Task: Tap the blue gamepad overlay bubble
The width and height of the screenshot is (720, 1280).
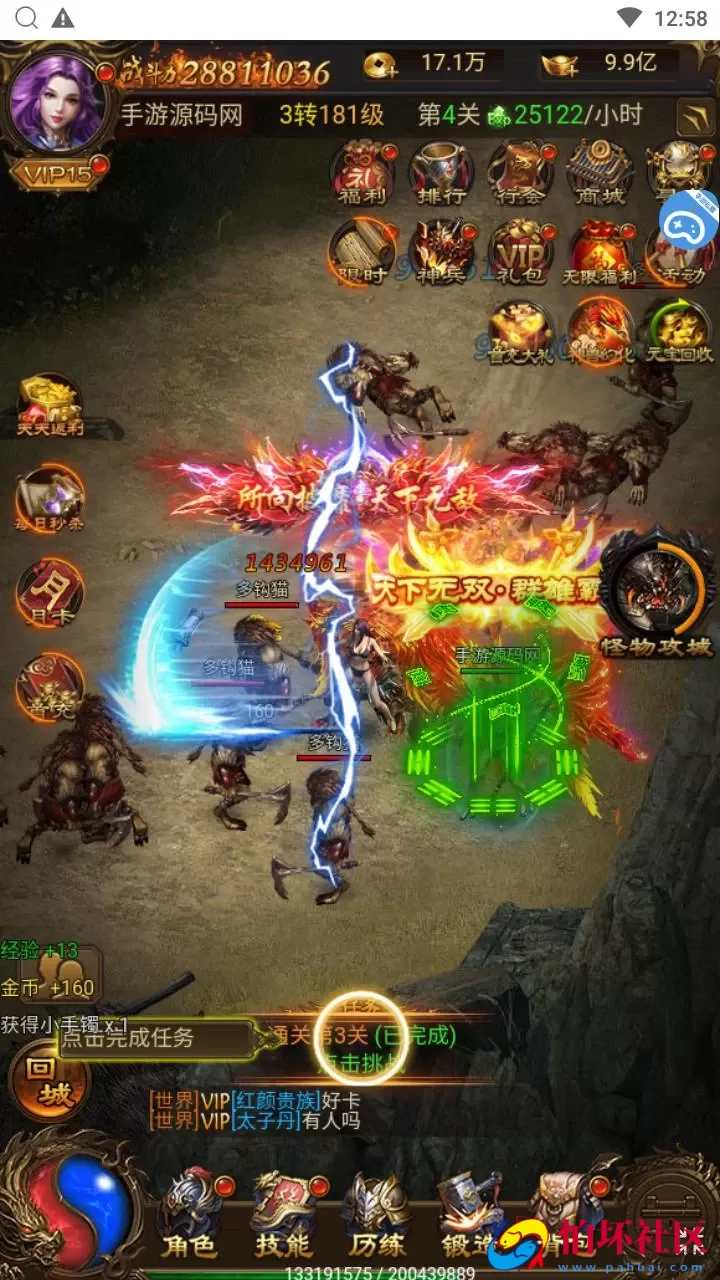Action: pyautogui.click(x=694, y=217)
